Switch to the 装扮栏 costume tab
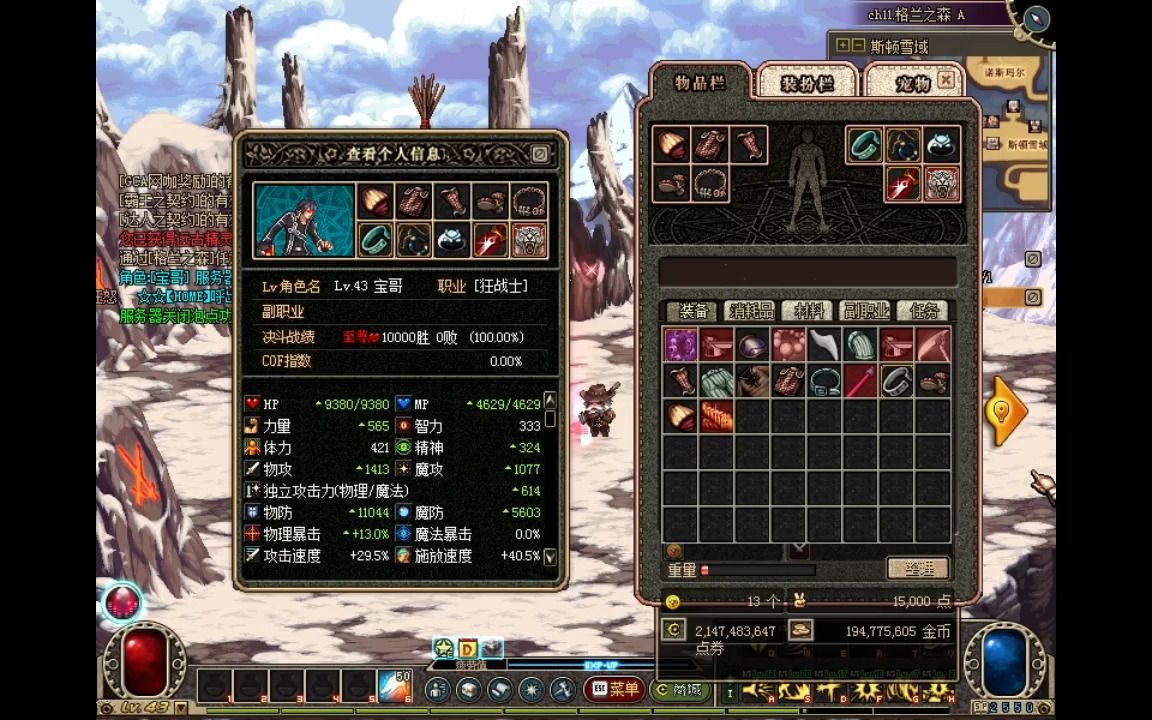The height and width of the screenshot is (720, 1152). (807, 84)
